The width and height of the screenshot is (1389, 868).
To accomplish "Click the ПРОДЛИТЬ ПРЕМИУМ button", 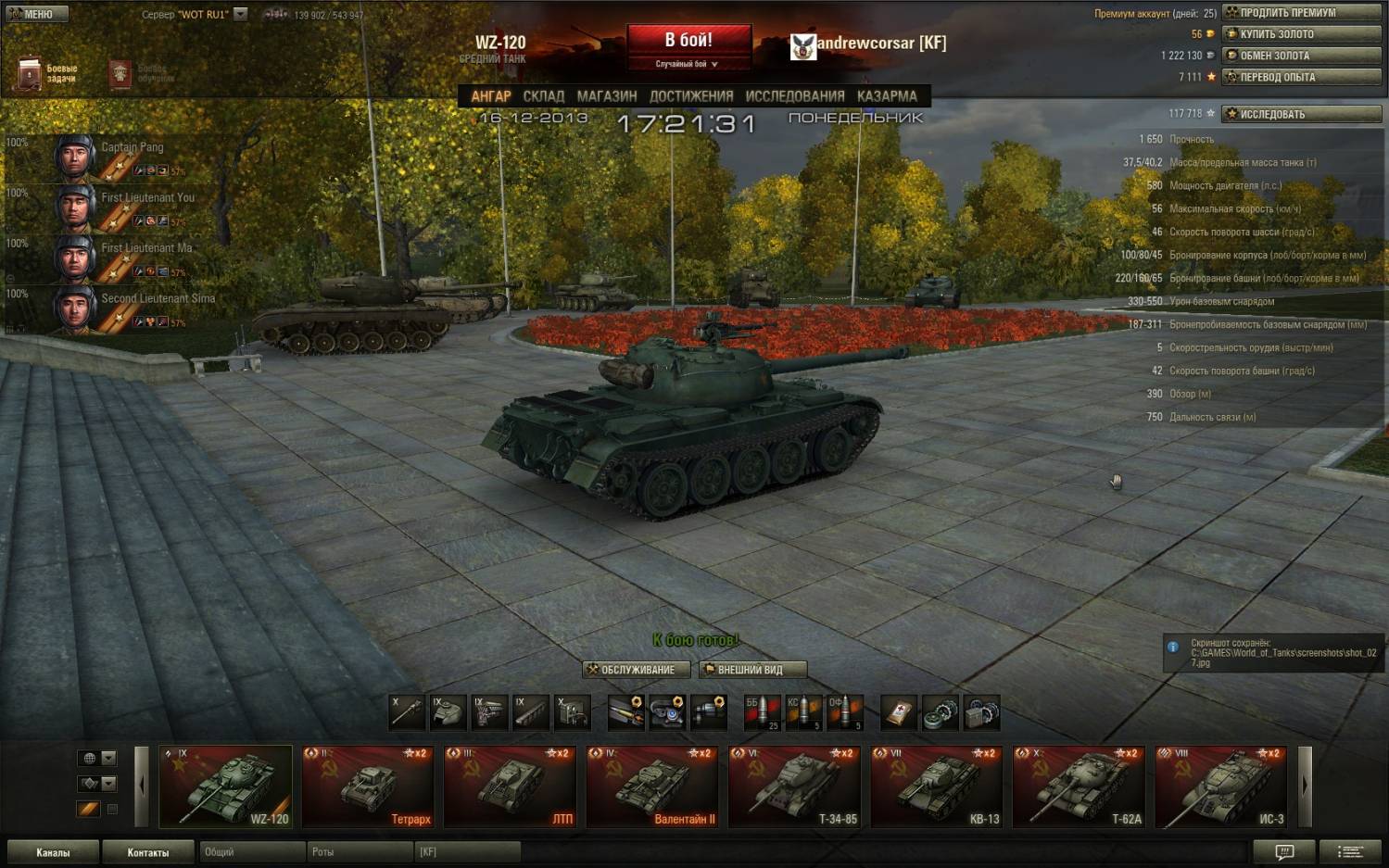I will pyautogui.click(x=1302, y=13).
